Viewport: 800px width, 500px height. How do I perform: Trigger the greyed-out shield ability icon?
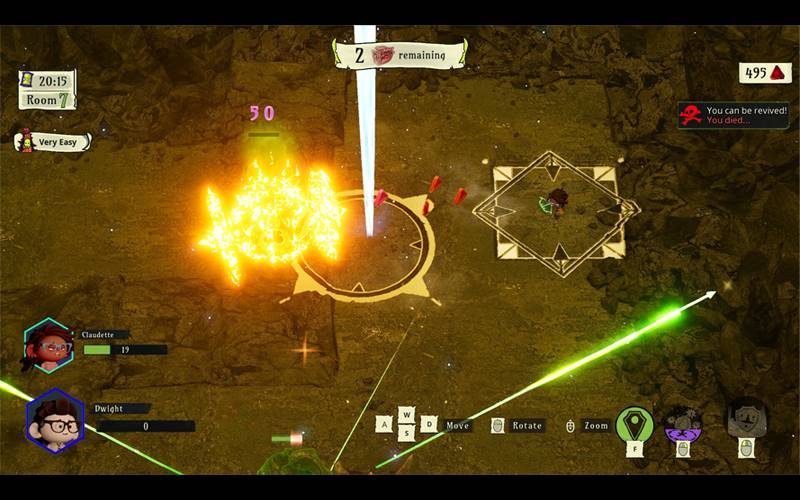click(746, 420)
